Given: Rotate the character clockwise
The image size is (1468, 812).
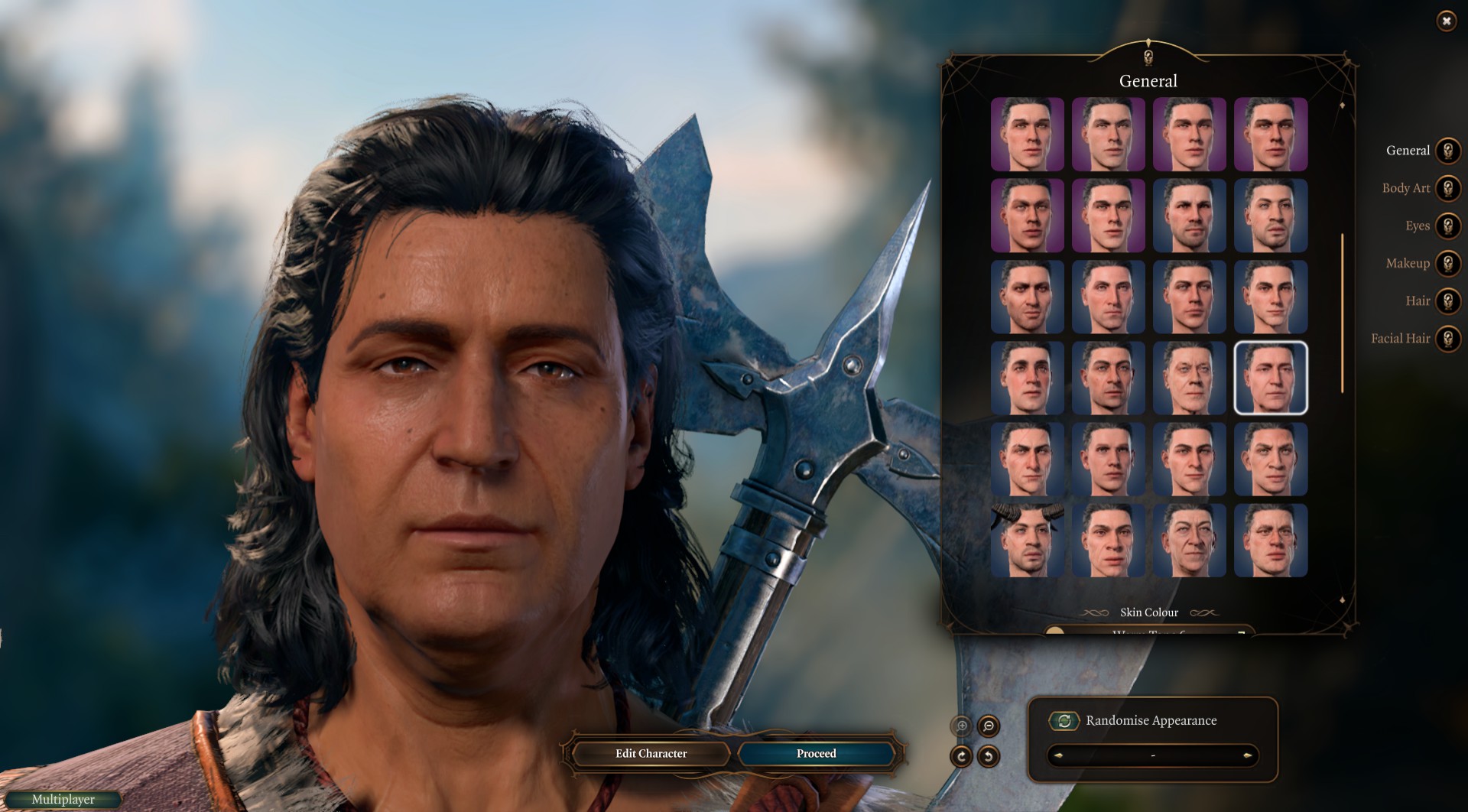Looking at the screenshot, I should pos(961,756).
